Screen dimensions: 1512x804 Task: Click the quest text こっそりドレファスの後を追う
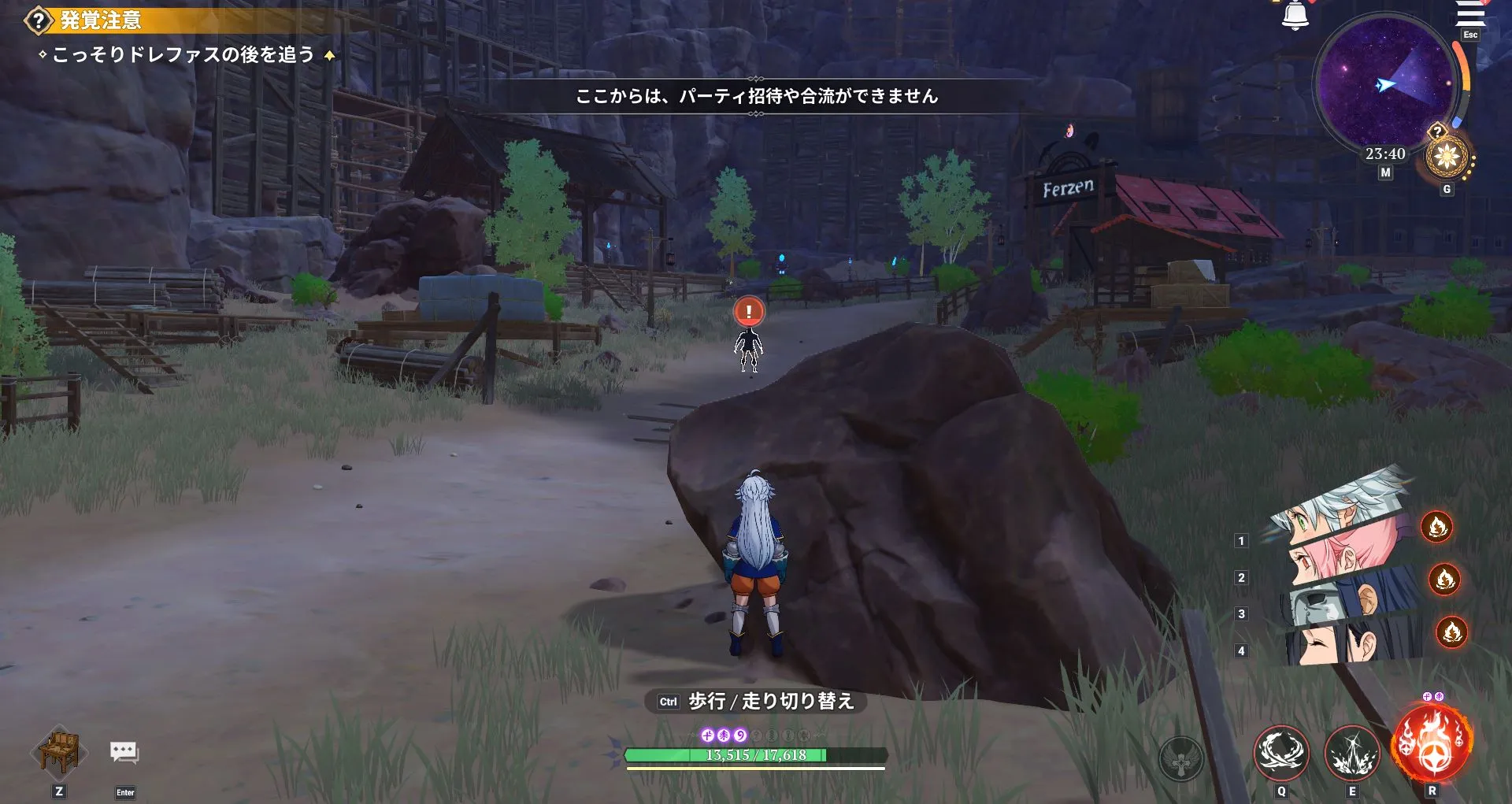point(185,54)
